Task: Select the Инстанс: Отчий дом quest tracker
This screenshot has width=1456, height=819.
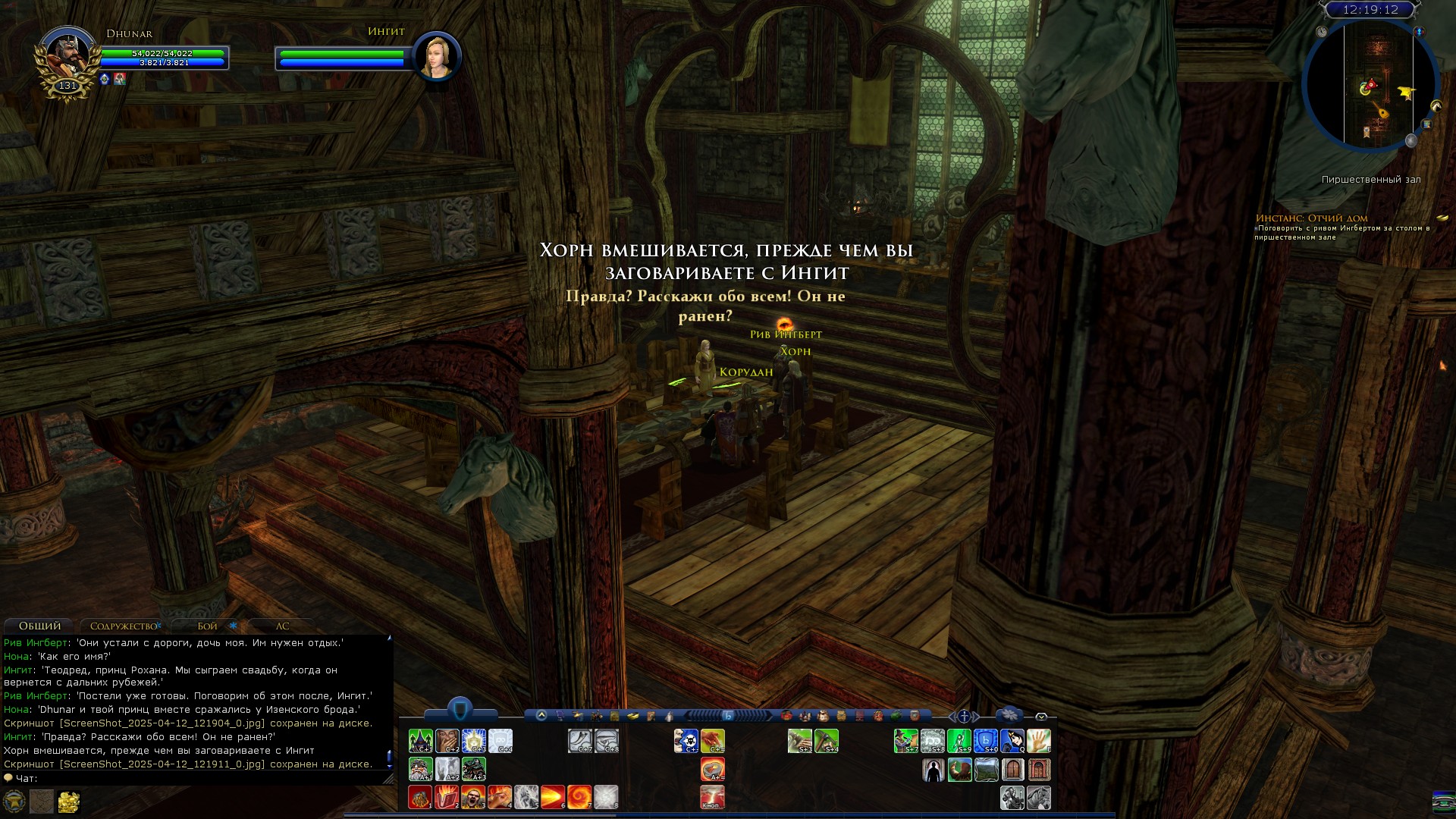Action: [1311, 218]
